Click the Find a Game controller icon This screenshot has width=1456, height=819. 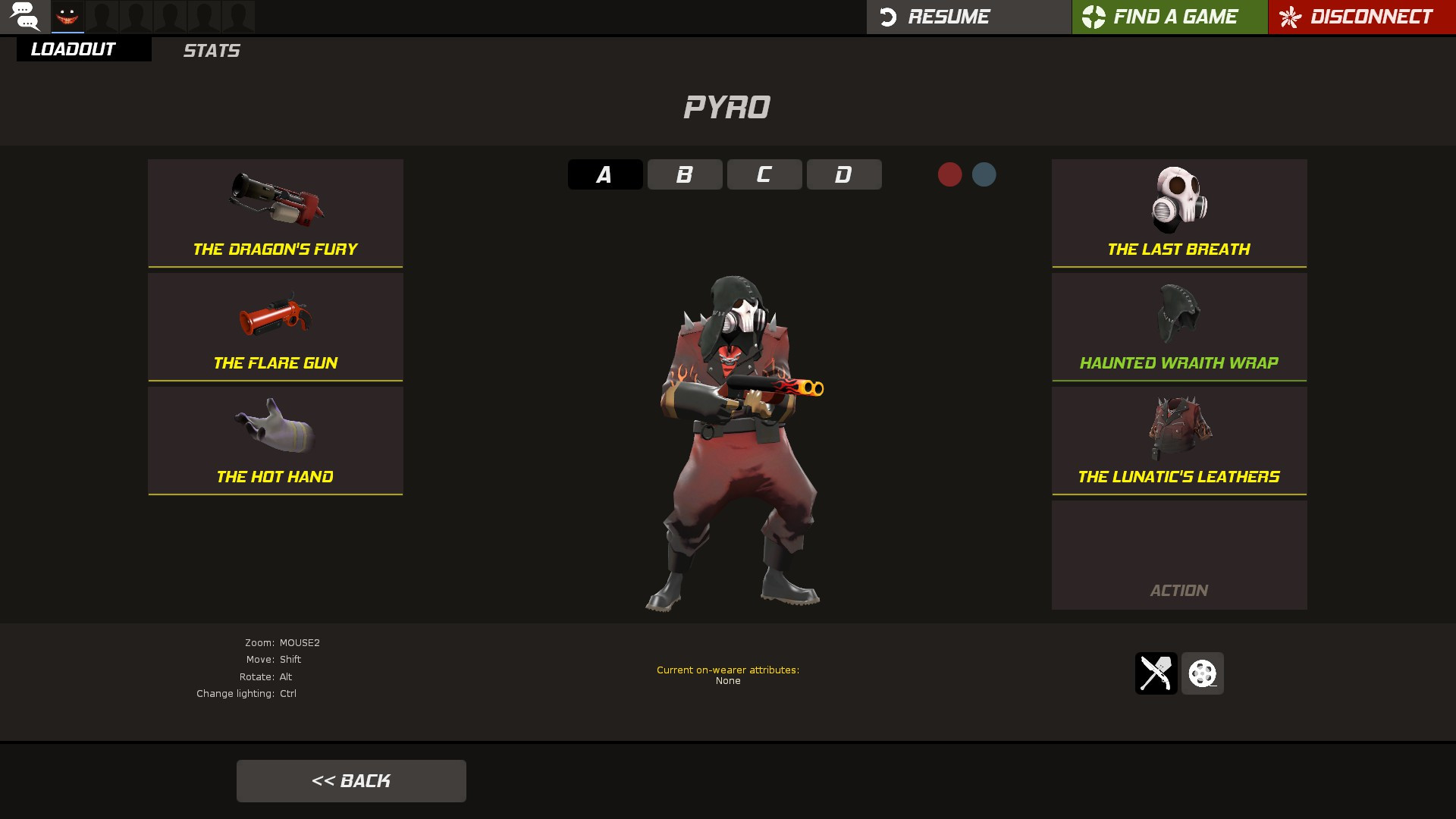point(1092,16)
